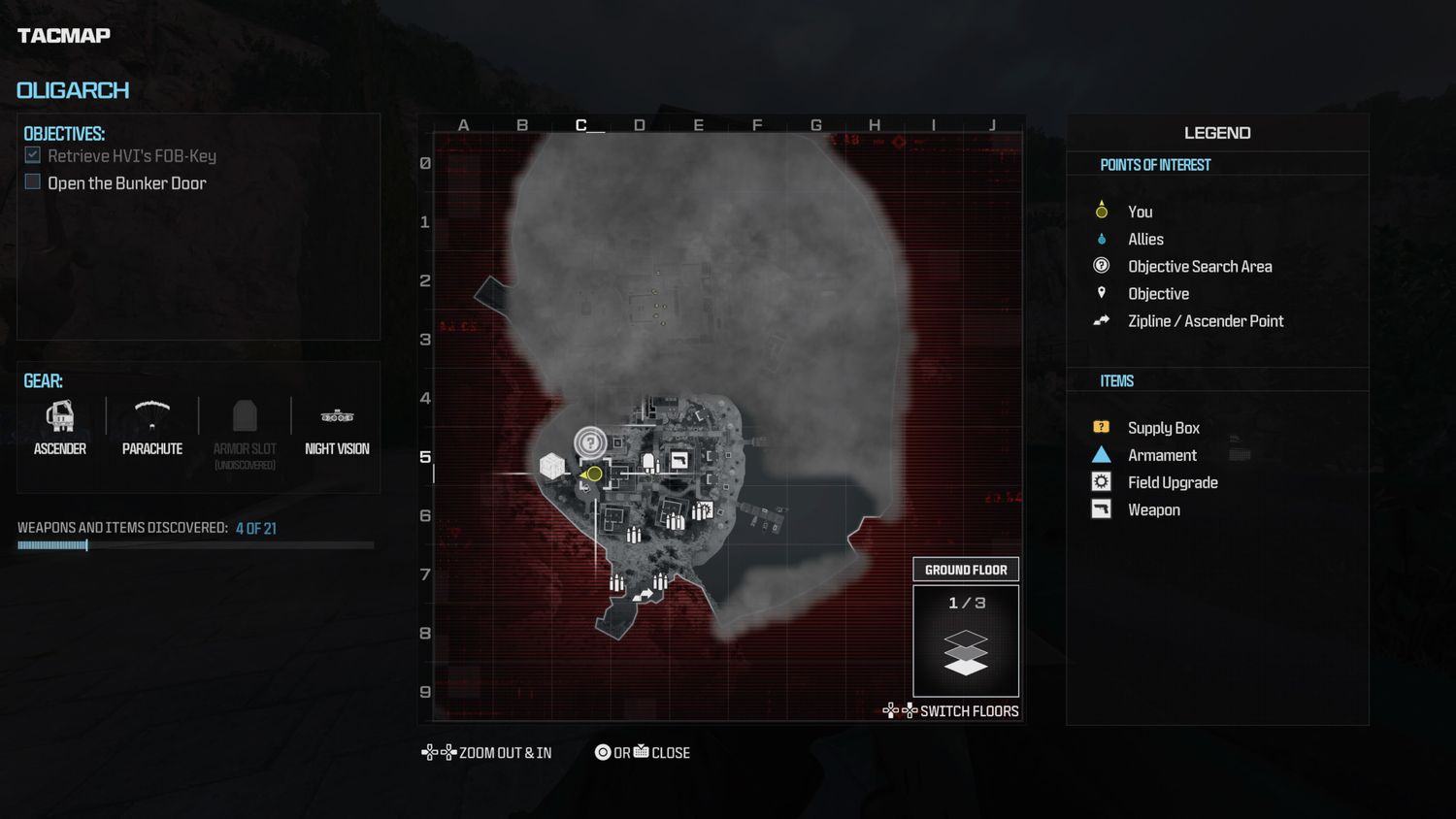
Task: Choose the Weapon legend entry
Action: (1154, 509)
